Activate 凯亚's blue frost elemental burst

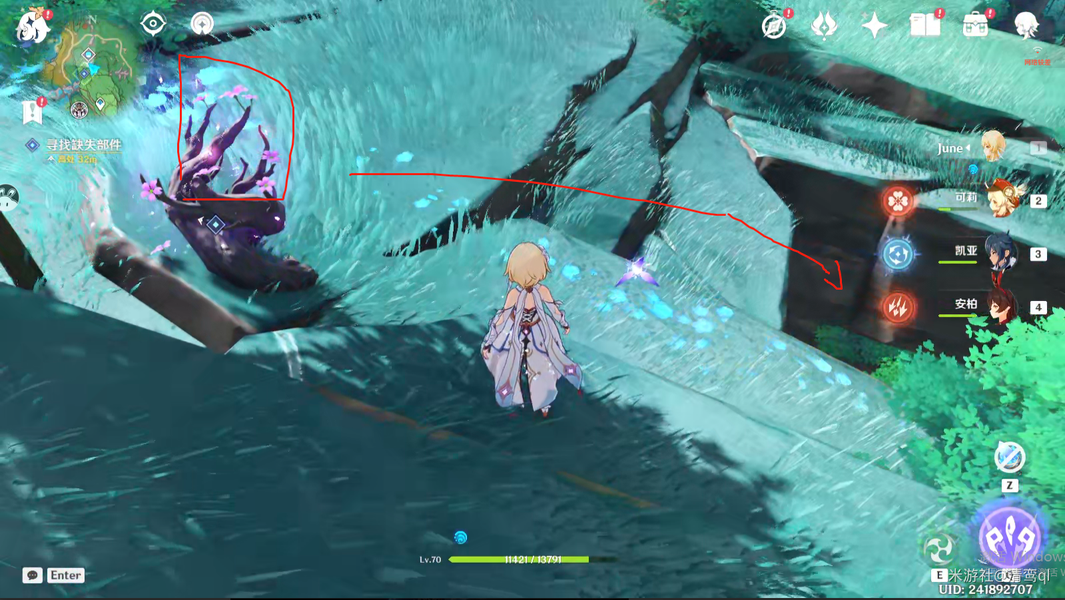(x=898, y=254)
